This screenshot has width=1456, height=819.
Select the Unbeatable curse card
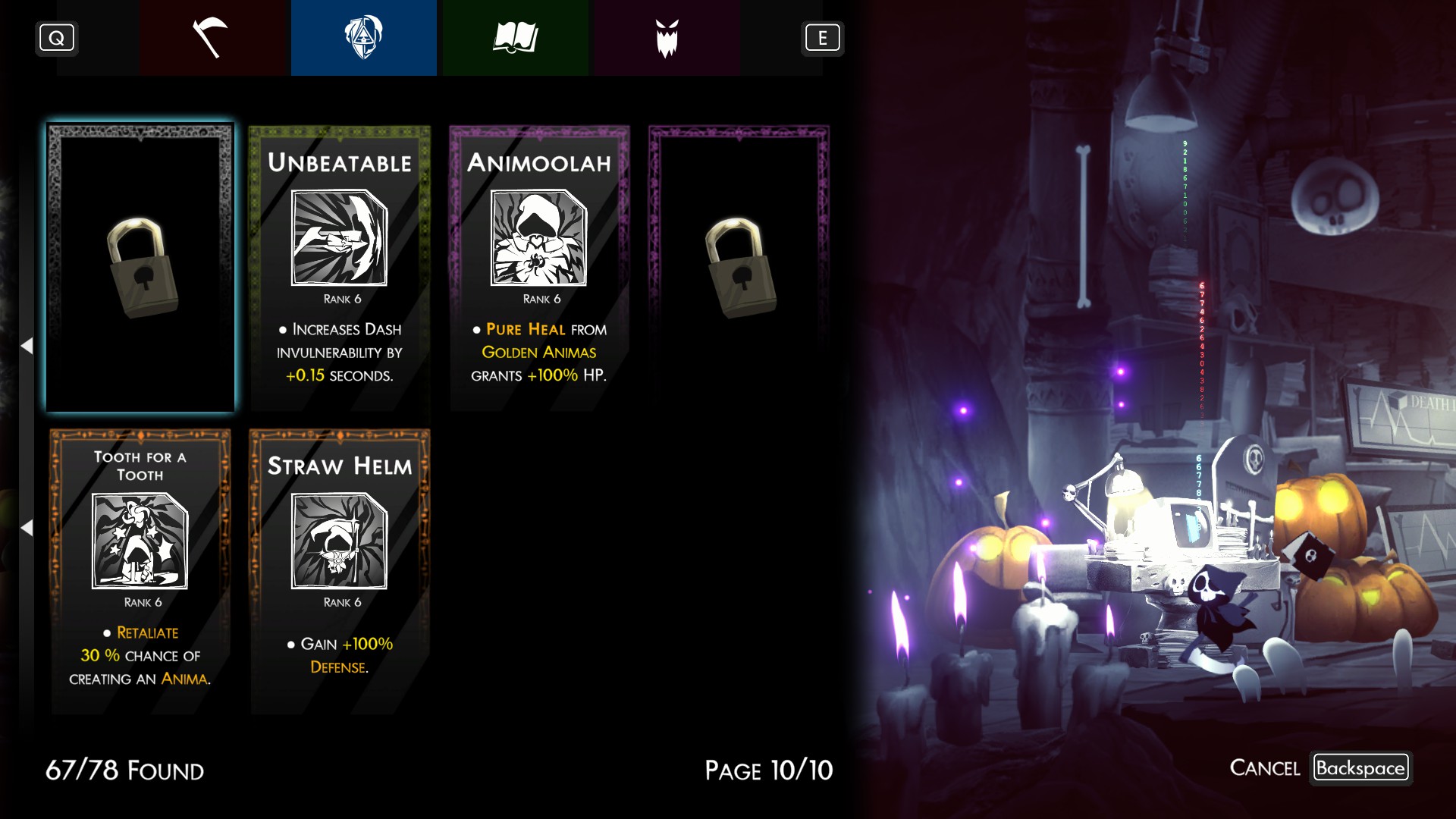(x=340, y=268)
